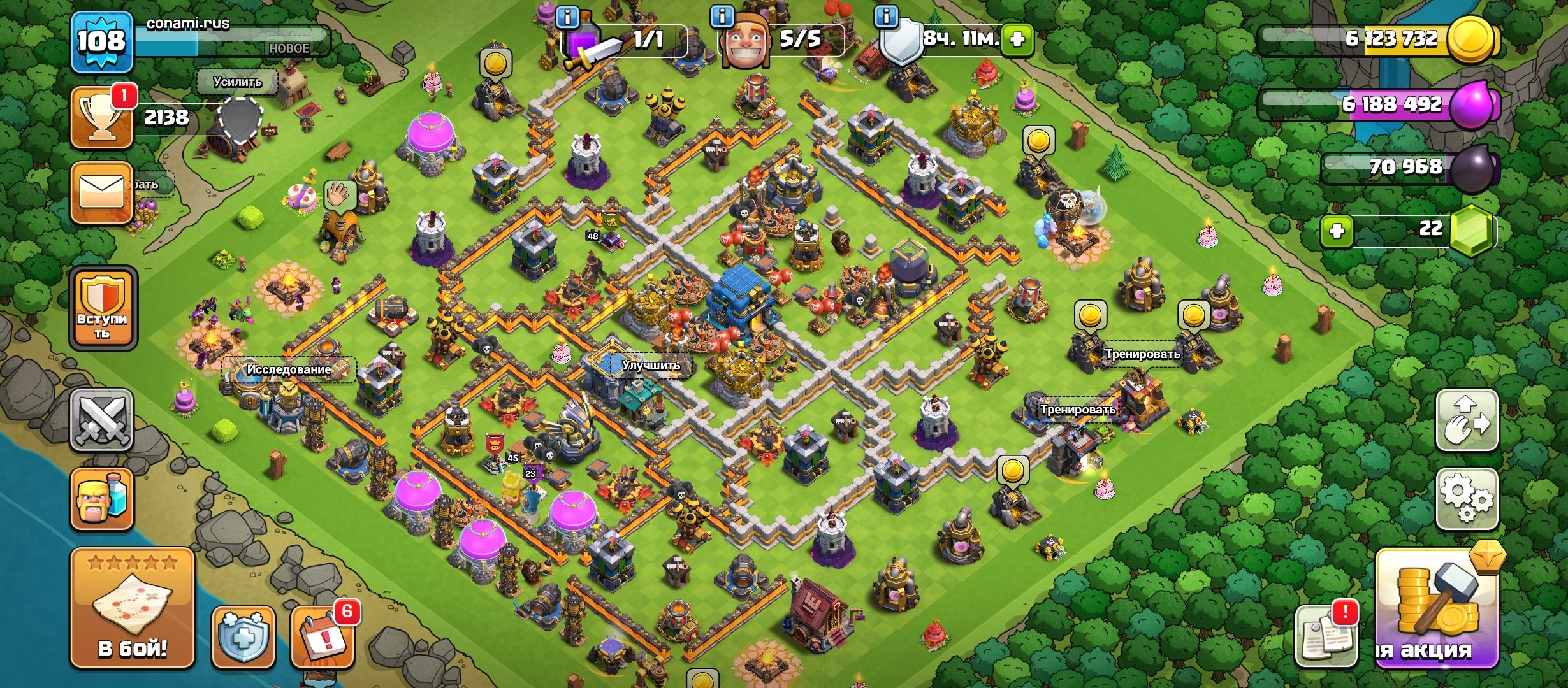
Task: Show builder info above builder face
Action: (722, 17)
